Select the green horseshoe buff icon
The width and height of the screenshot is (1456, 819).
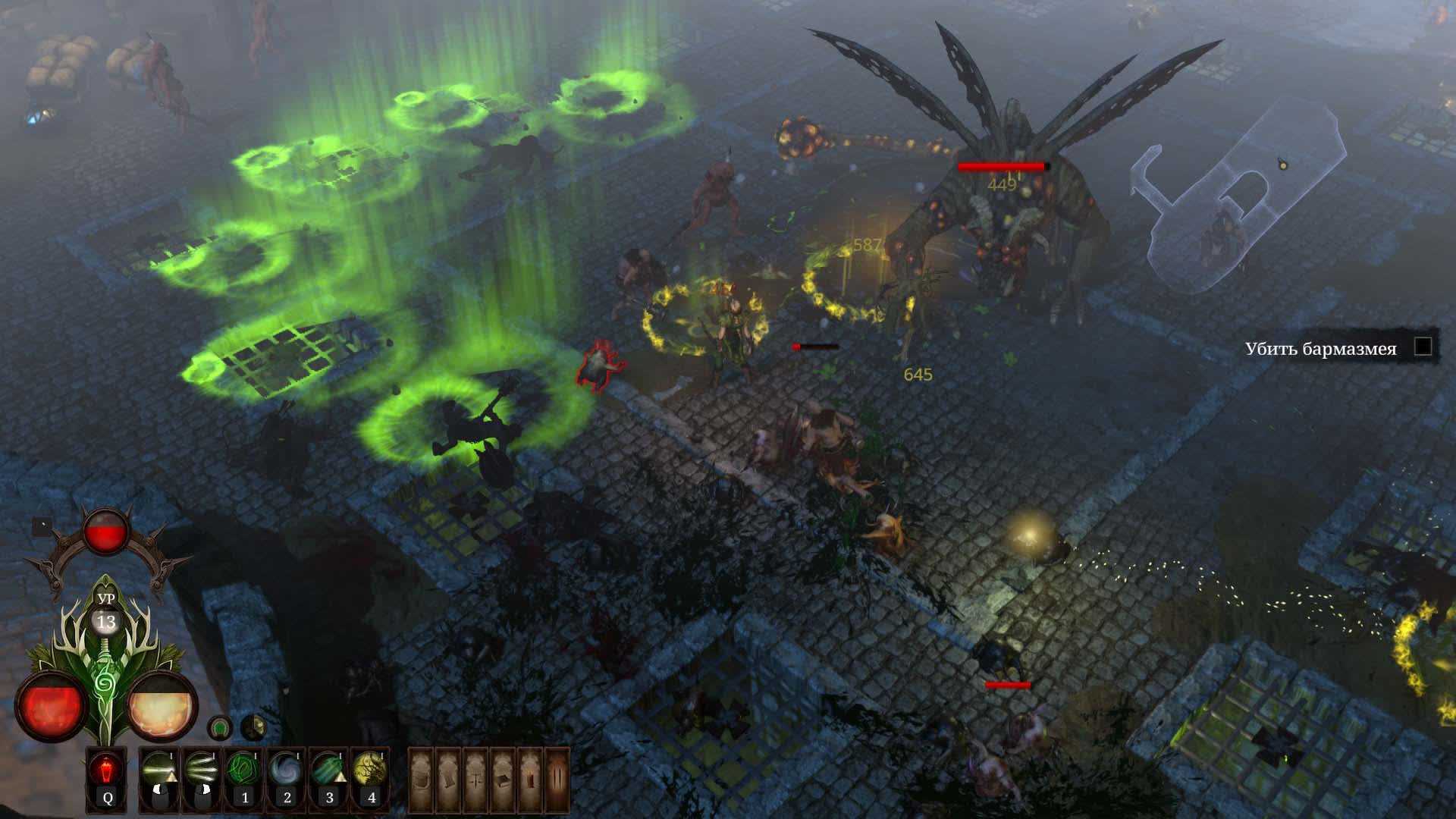(x=220, y=728)
